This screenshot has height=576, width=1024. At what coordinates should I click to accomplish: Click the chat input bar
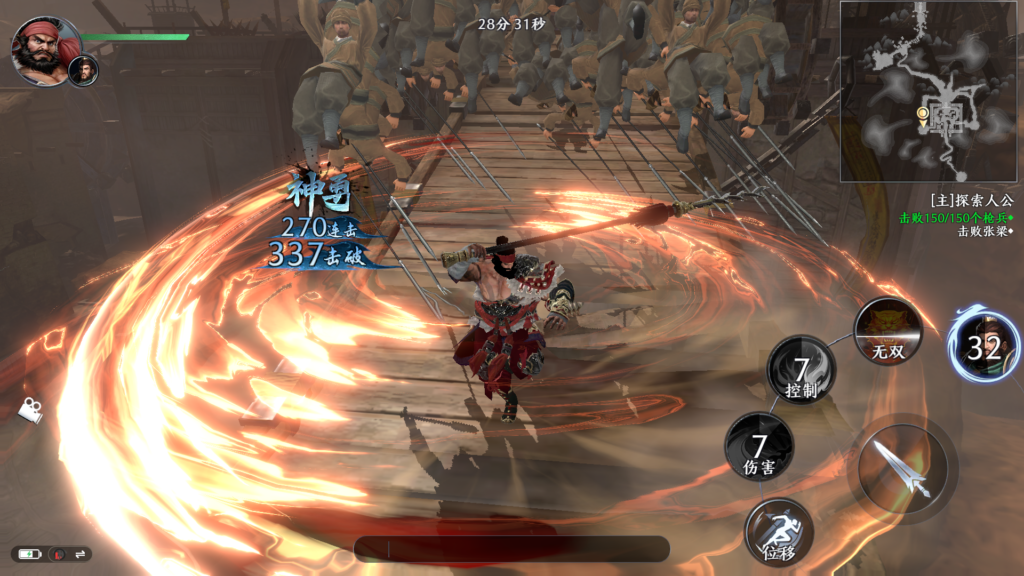[x=511, y=548]
